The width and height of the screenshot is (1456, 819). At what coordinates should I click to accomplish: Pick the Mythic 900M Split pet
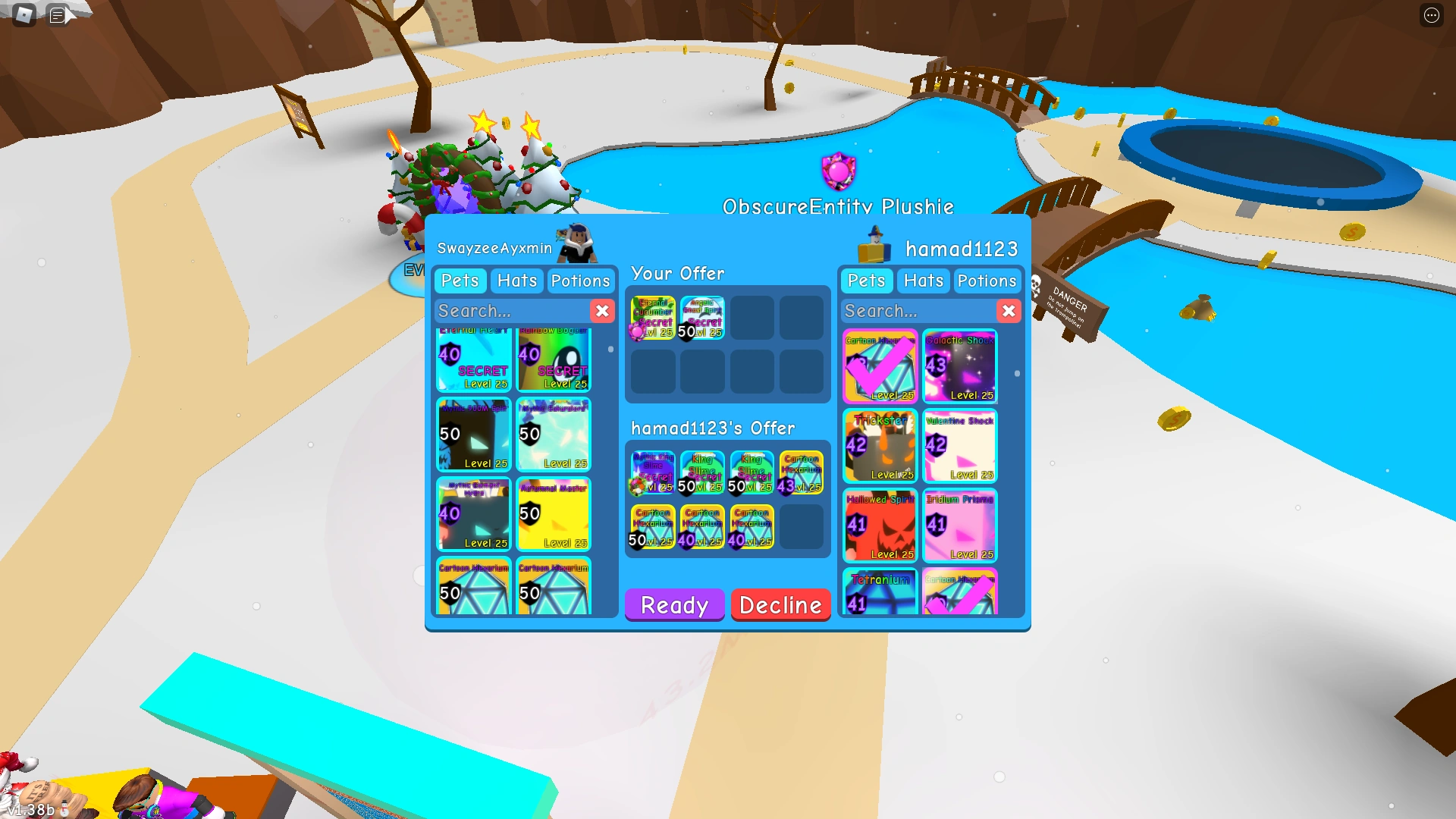point(473,435)
